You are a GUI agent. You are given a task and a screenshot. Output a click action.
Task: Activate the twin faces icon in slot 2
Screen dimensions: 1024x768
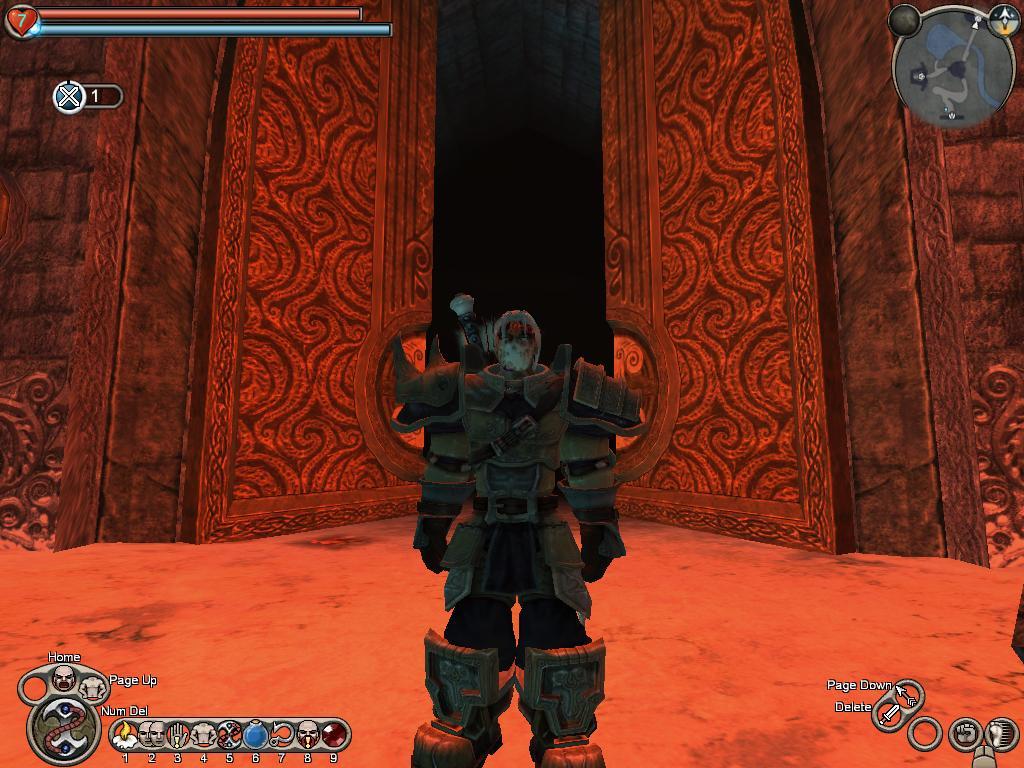tap(151, 735)
